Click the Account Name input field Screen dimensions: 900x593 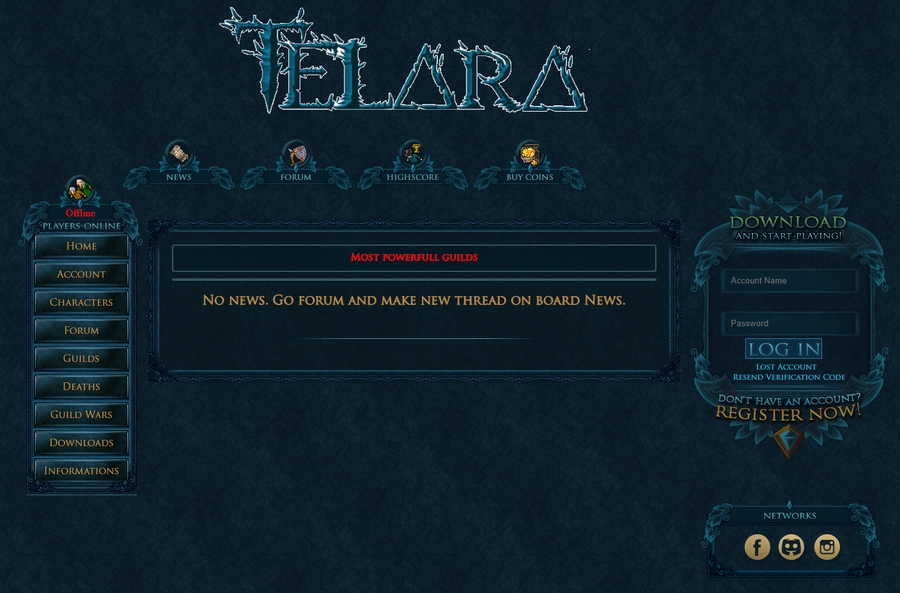pos(789,281)
